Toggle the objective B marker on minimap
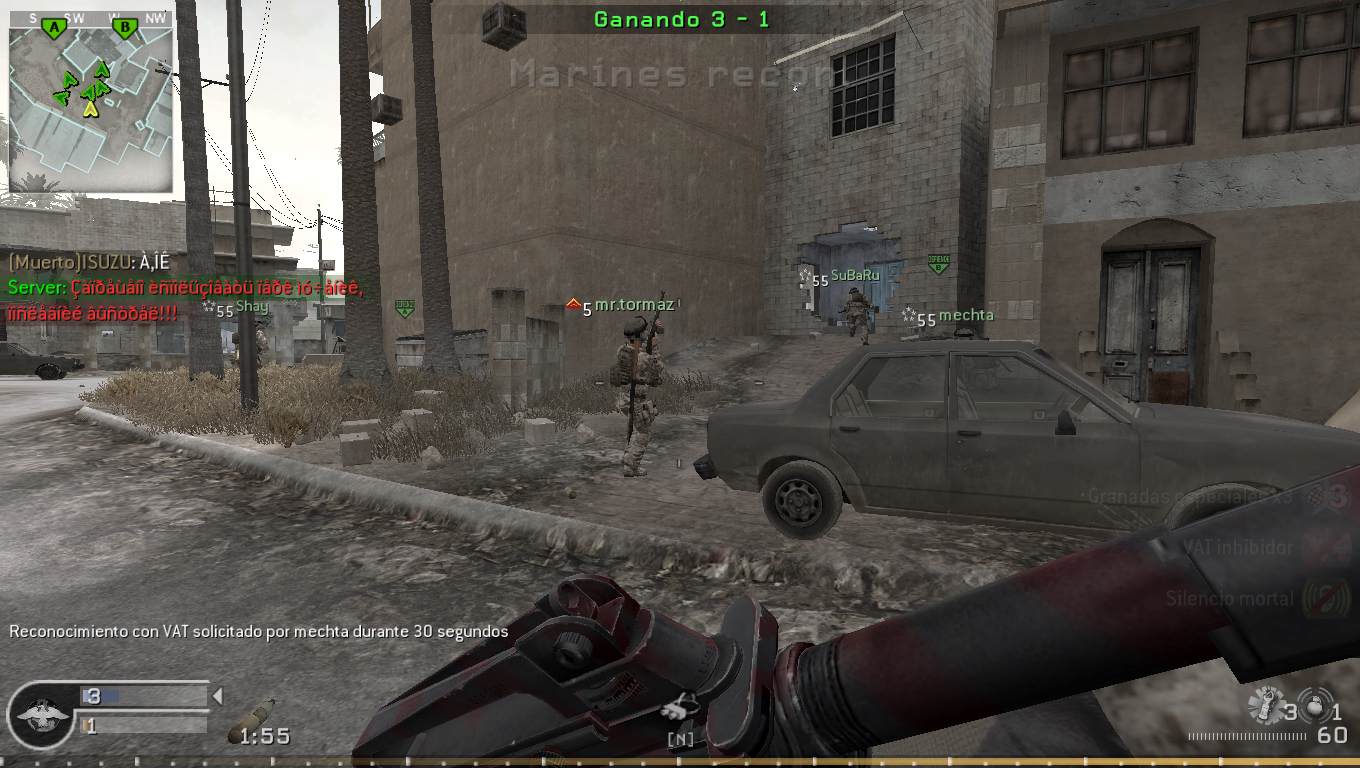Image resolution: width=1360 pixels, height=768 pixels. [x=122, y=28]
